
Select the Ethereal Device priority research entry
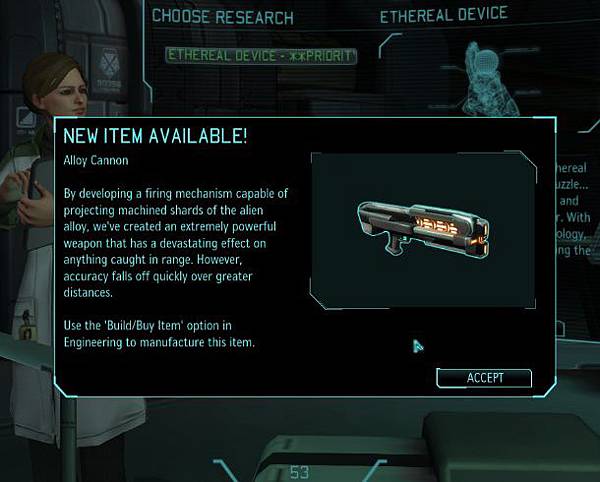point(261,55)
